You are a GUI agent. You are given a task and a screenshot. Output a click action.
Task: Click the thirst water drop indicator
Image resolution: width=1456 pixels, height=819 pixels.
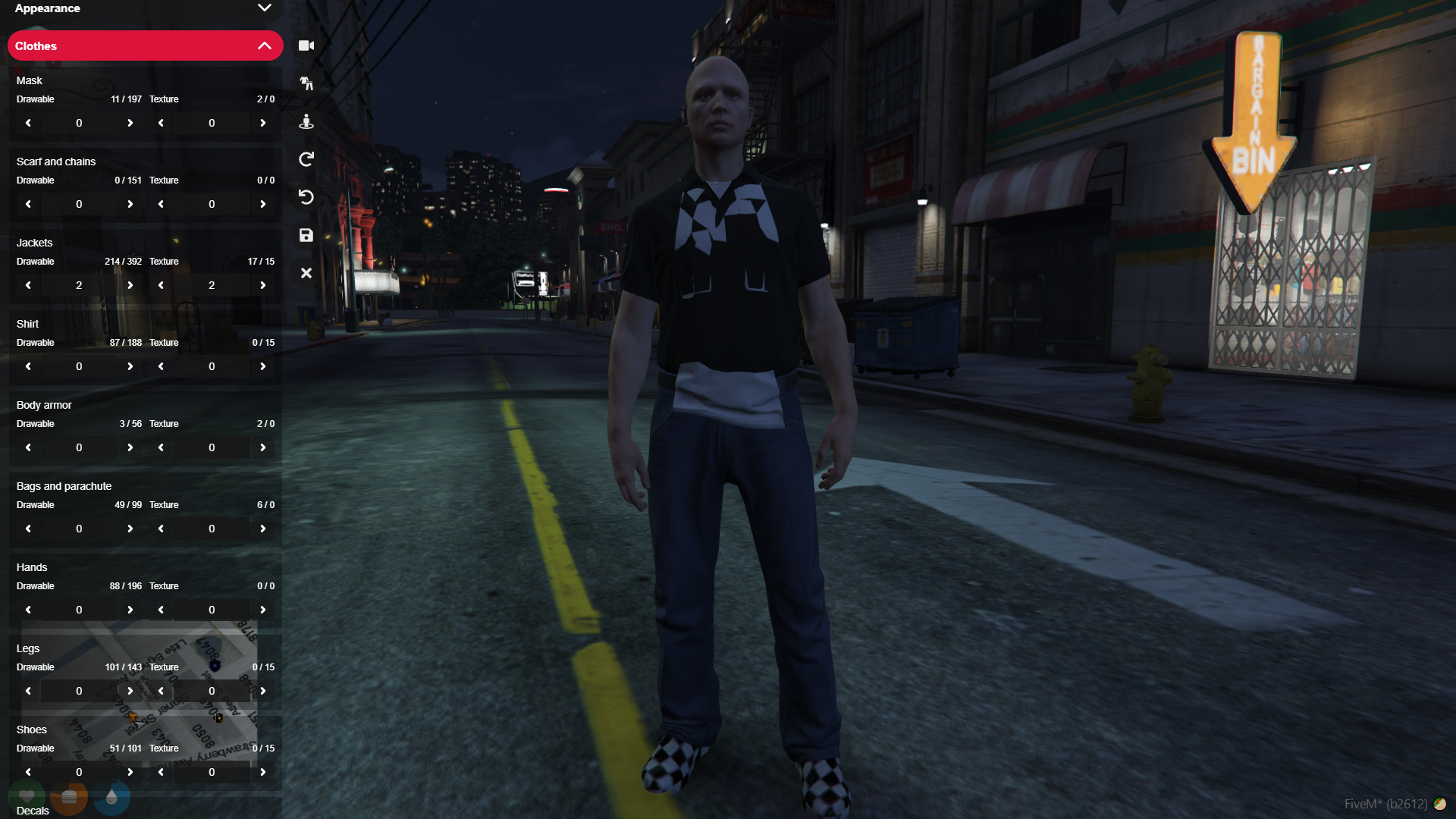tap(111, 797)
